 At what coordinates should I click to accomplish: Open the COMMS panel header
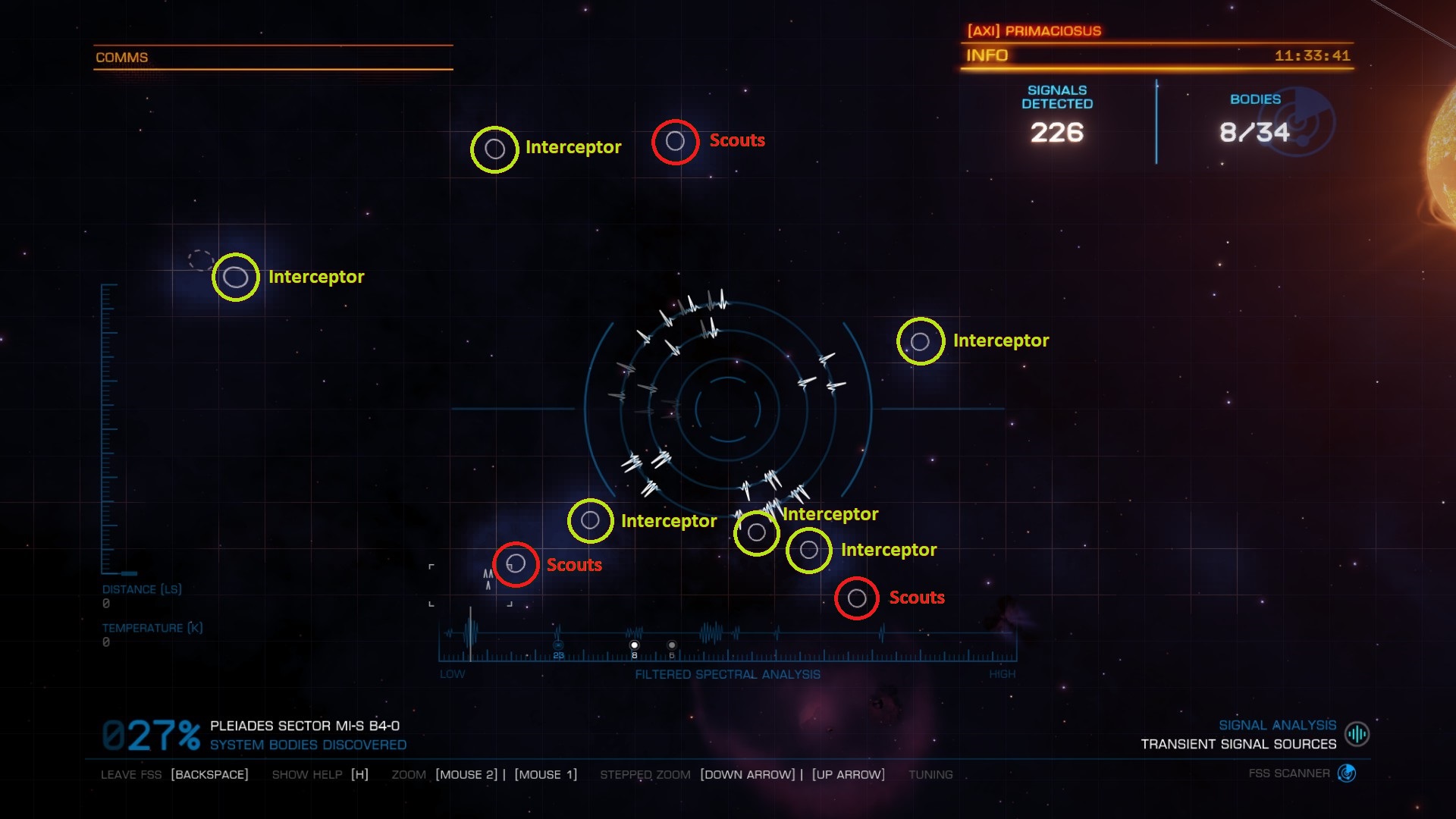(x=122, y=58)
